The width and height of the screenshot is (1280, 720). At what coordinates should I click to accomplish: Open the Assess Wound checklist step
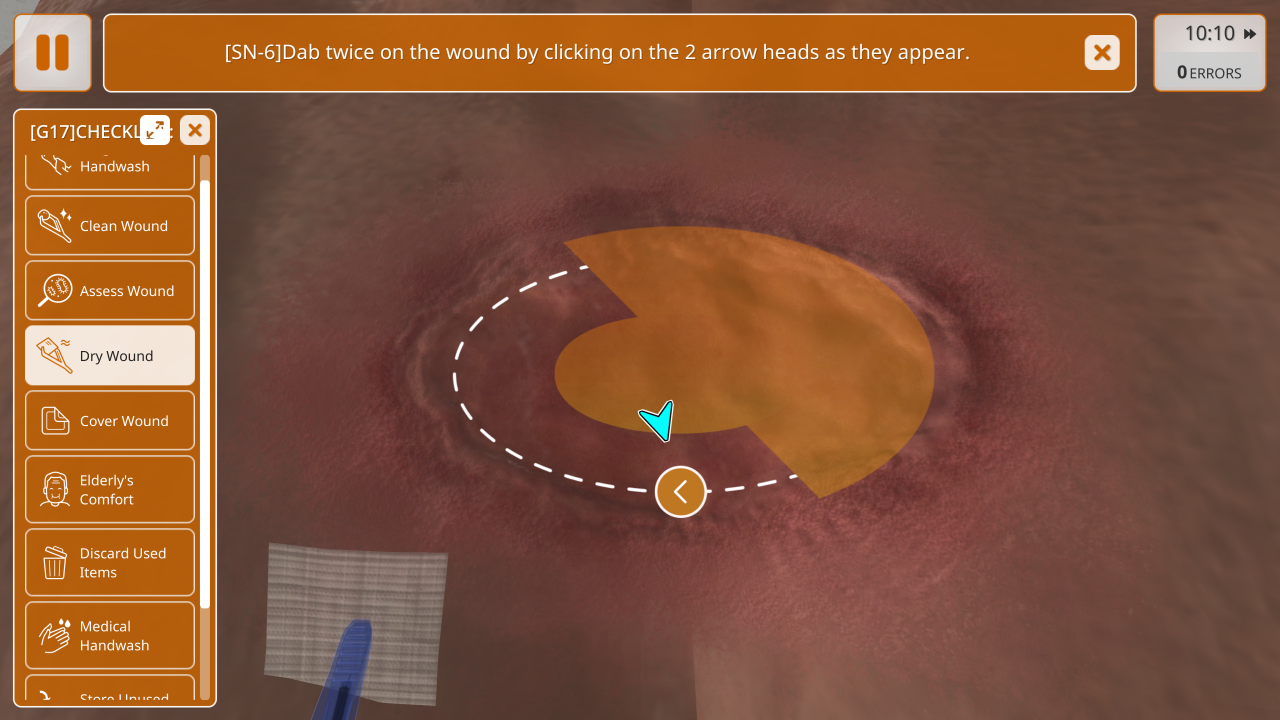click(x=110, y=291)
